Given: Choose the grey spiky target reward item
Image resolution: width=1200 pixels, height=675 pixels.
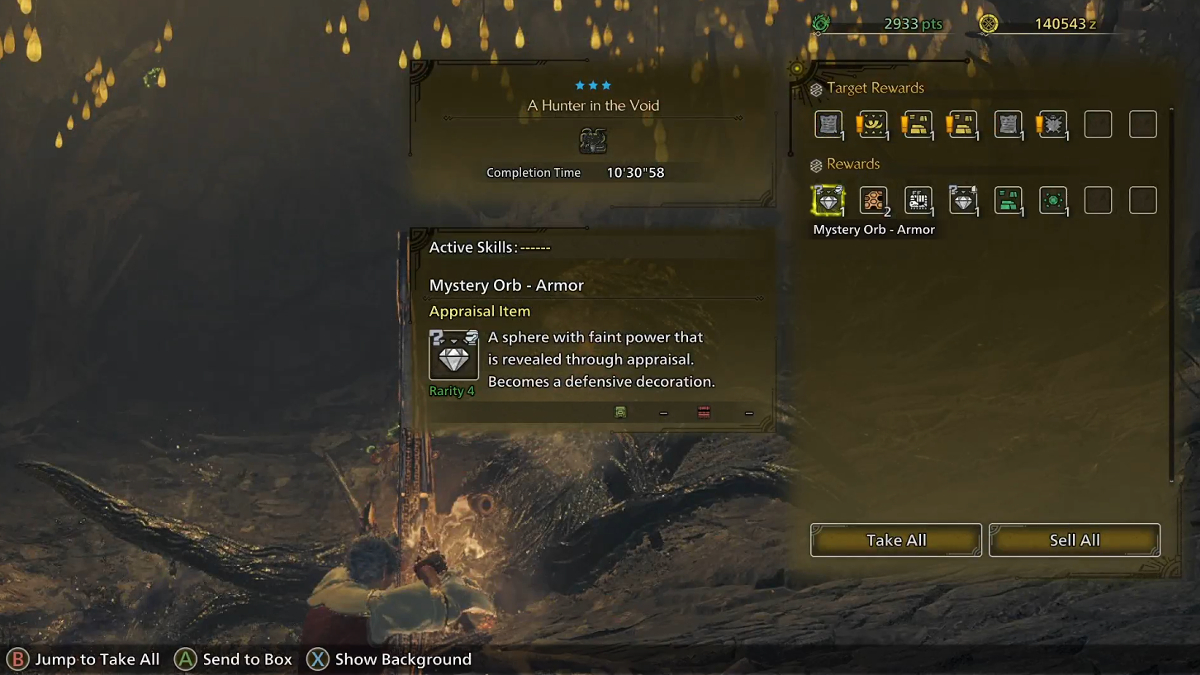Looking at the screenshot, I should pos(1053,124).
